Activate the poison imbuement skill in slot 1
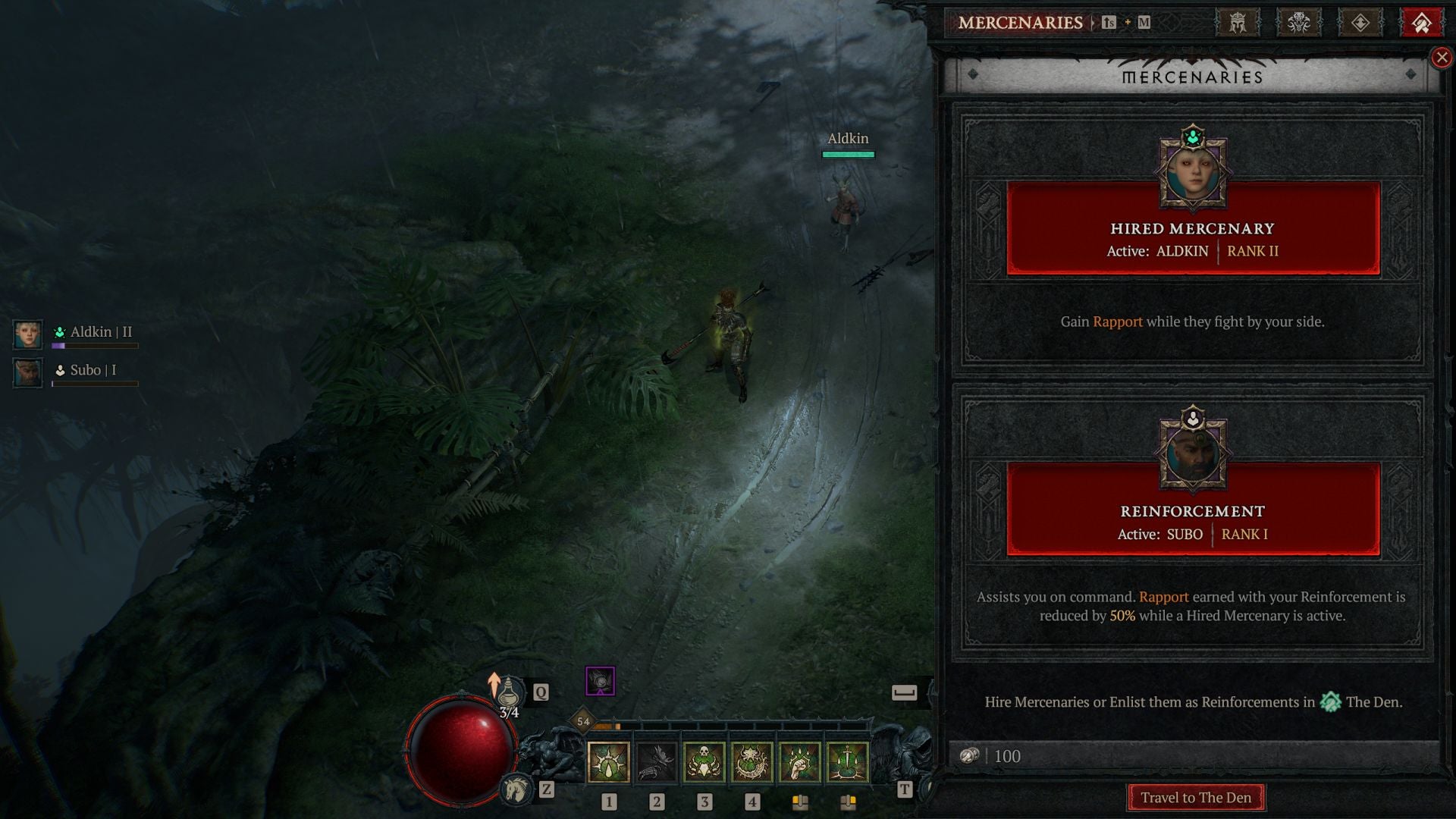Viewport: 1456px width, 819px height. [x=610, y=762]
